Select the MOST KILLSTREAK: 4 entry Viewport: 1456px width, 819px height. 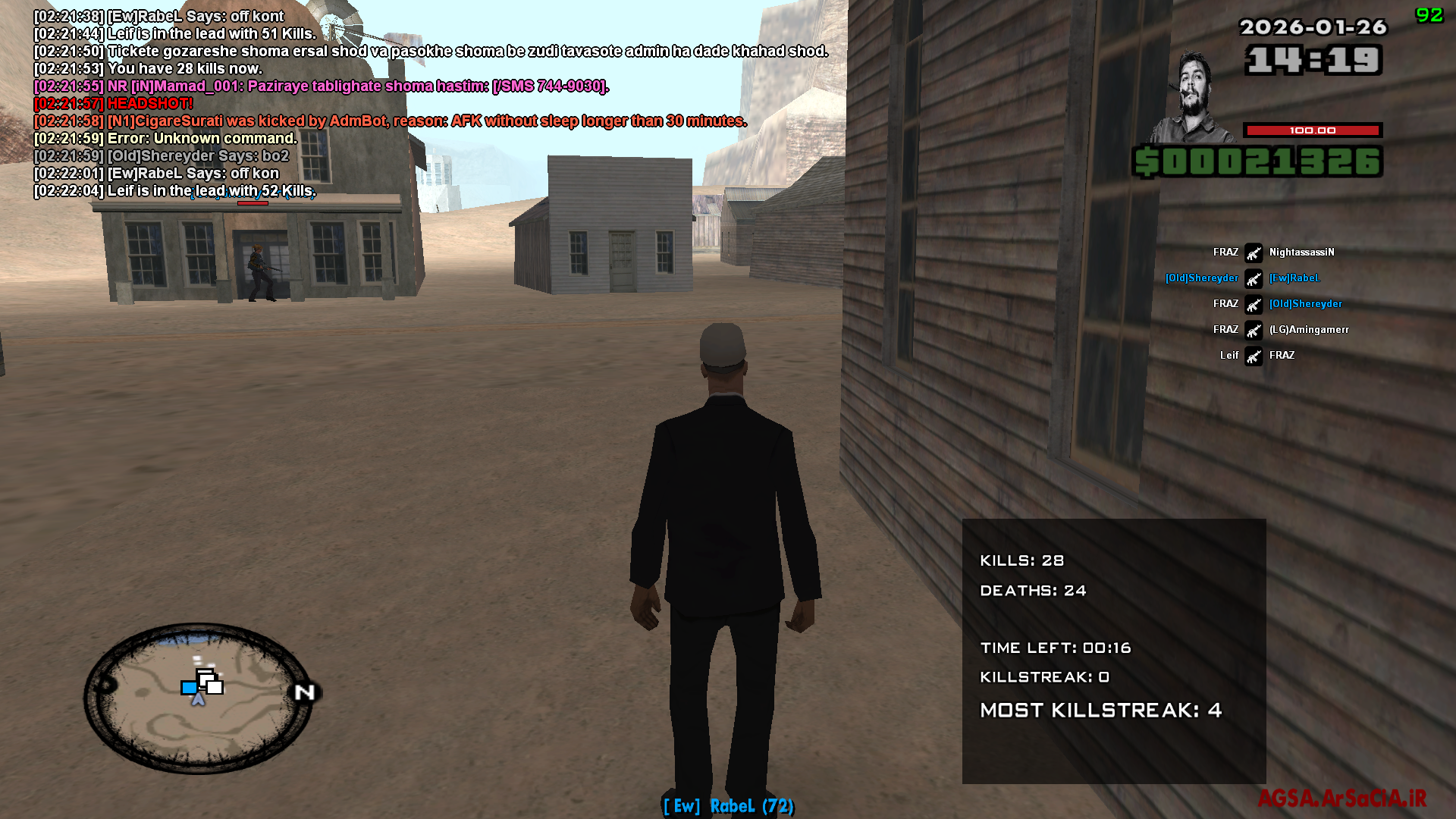coord(1100,711)
